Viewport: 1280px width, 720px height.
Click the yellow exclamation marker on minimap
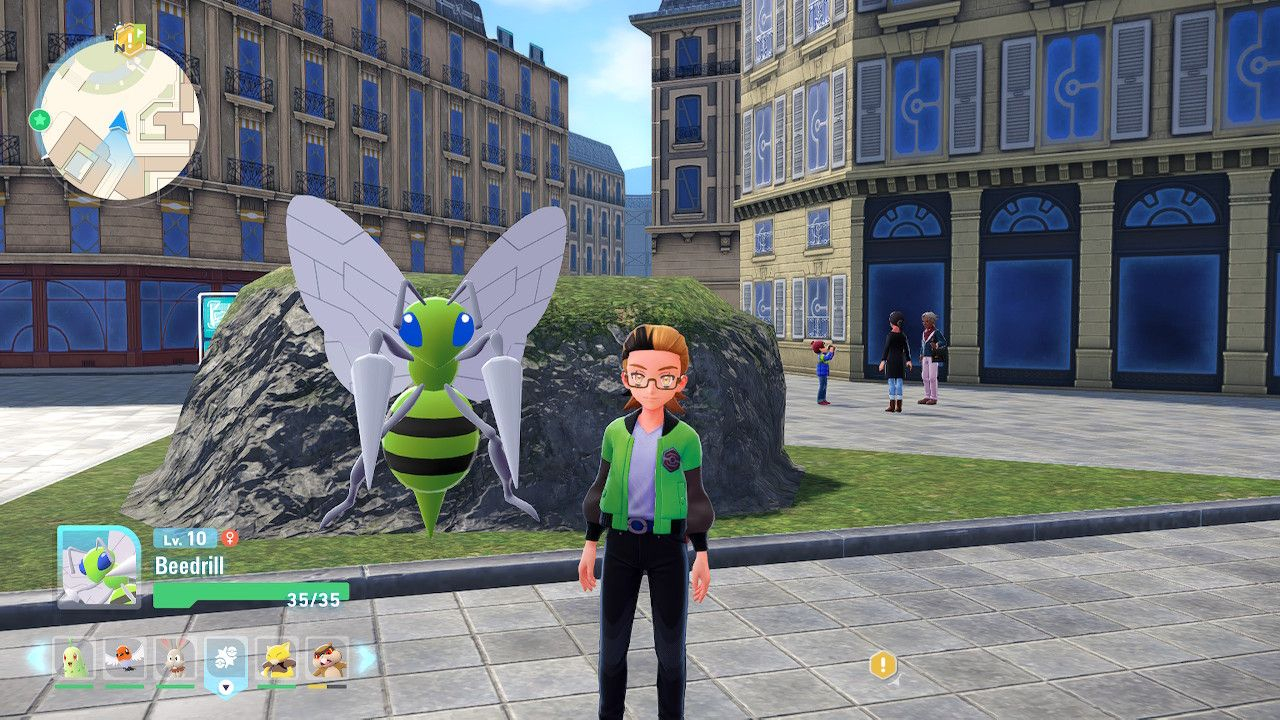tap(130, 40)
